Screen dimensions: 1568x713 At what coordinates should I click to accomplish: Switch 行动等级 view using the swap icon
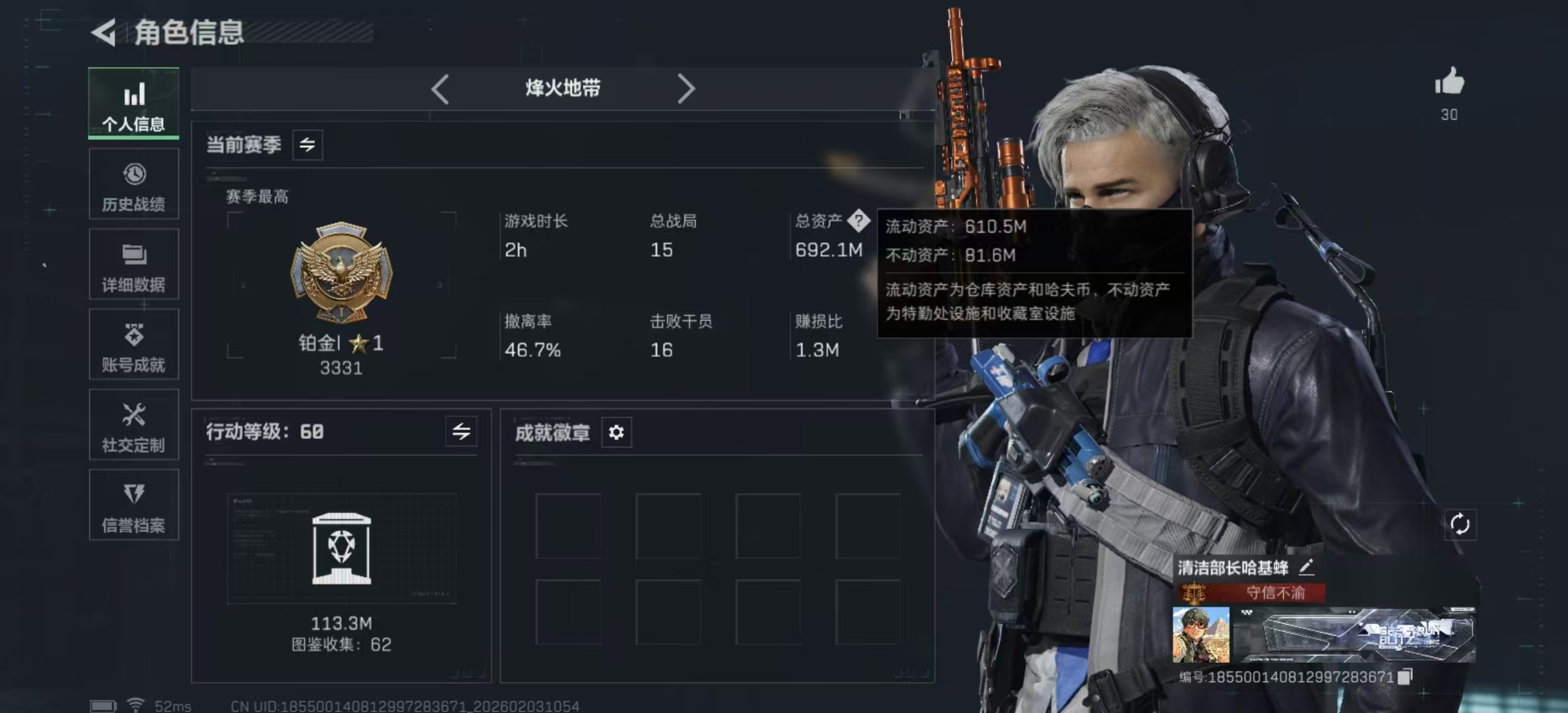pyautogui.click(x=461, y=432)
